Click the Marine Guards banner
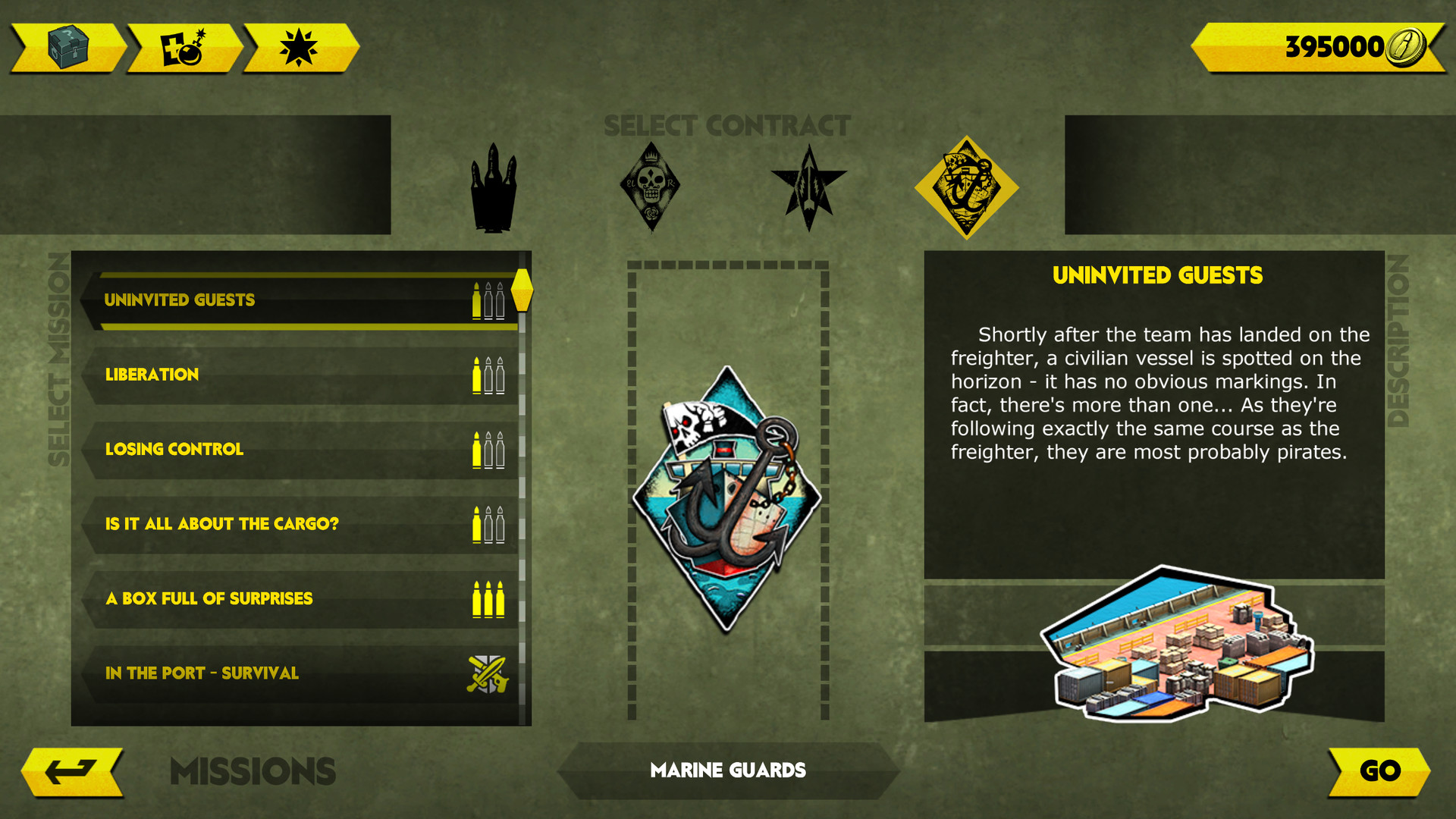 point(727,770)
